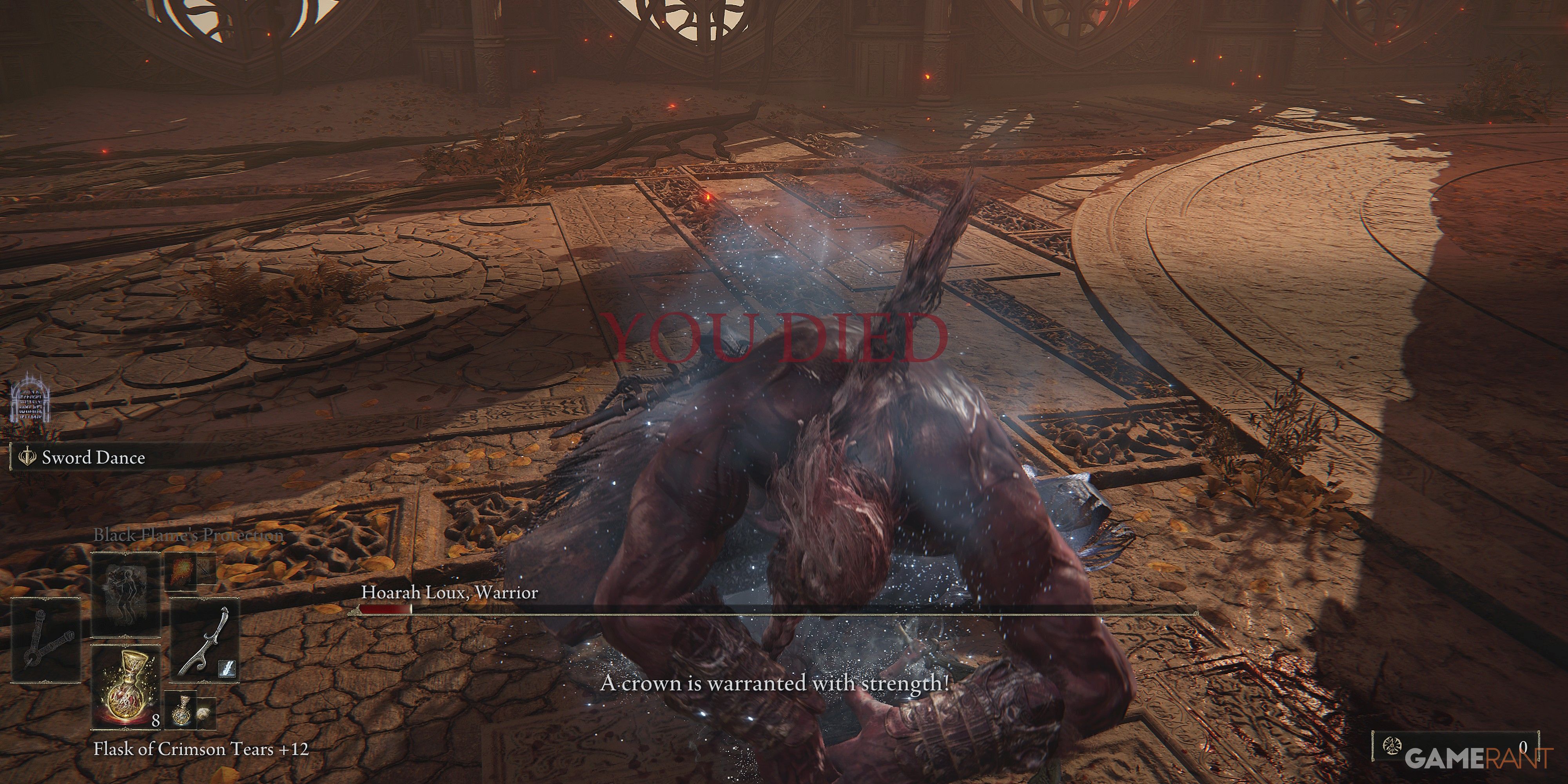Click the Sword Dance skill icon
This screenshot has height=784, width=1568.
pyautogui.click(x=27, y=458)
